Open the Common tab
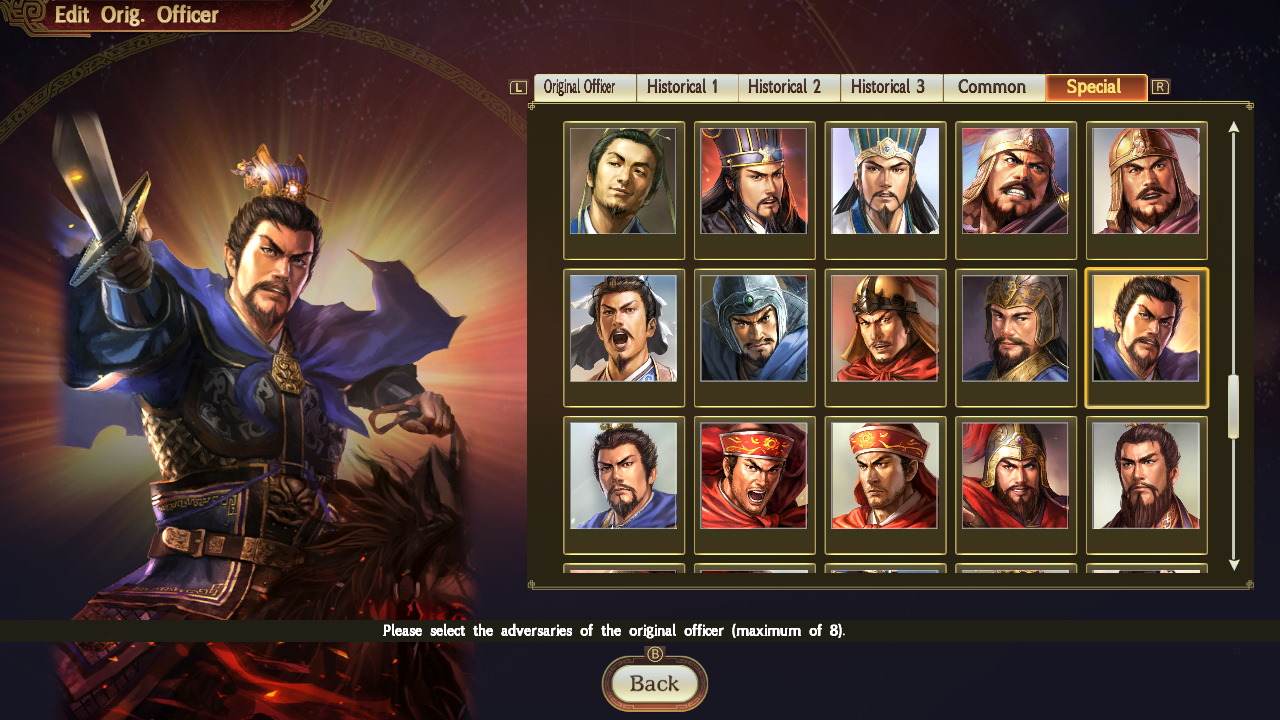 tap(992, 87)
